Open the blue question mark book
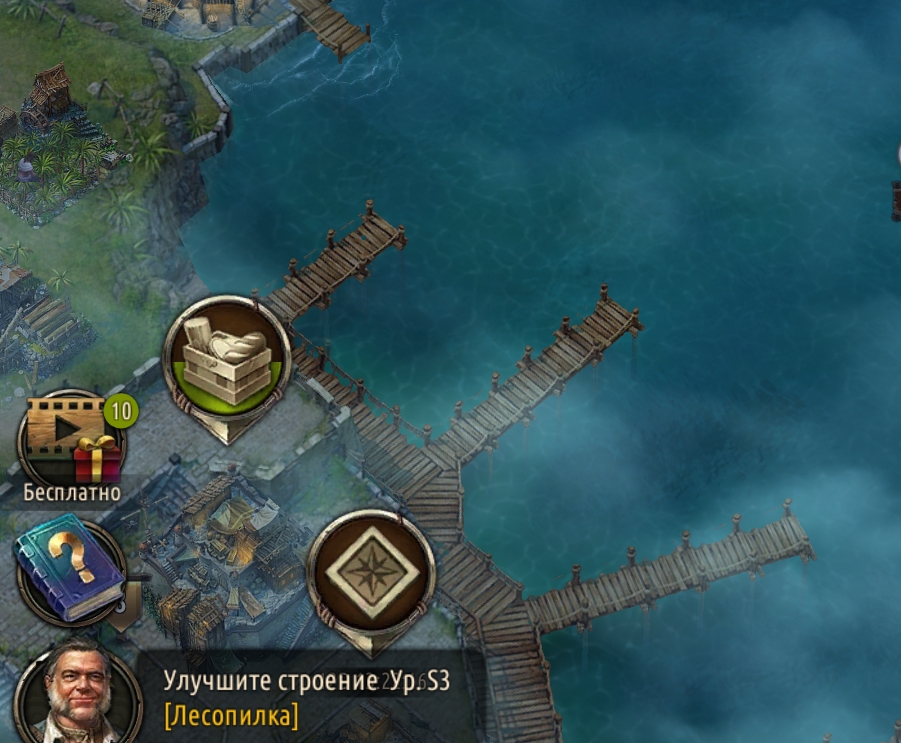The height and width of the screenshot is (743, 901). pyautogui.click(x=70, y=571)
